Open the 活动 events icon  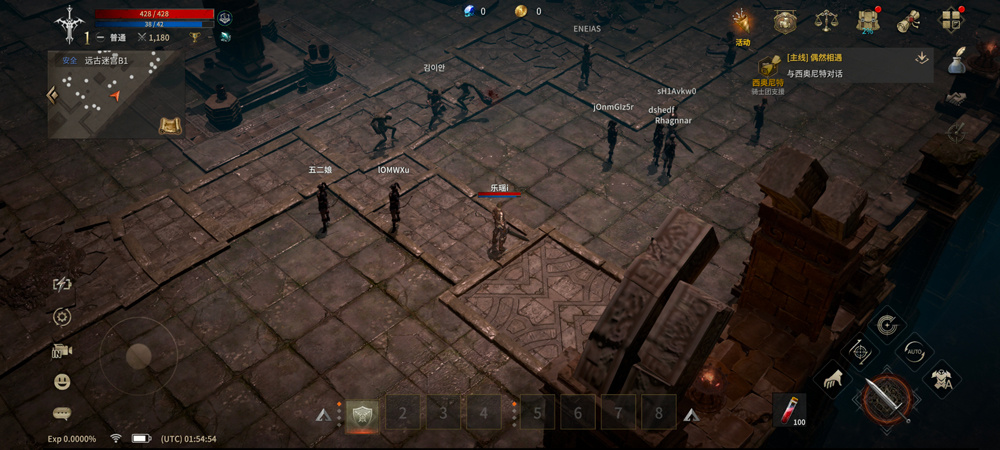[x=741, y=22]
